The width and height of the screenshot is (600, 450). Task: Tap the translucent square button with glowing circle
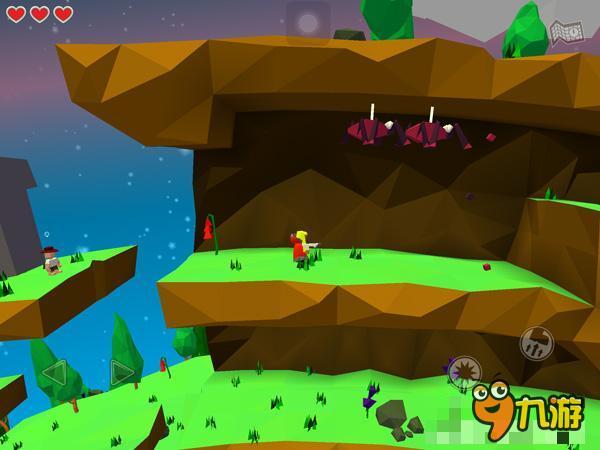(x=308, y=23)
